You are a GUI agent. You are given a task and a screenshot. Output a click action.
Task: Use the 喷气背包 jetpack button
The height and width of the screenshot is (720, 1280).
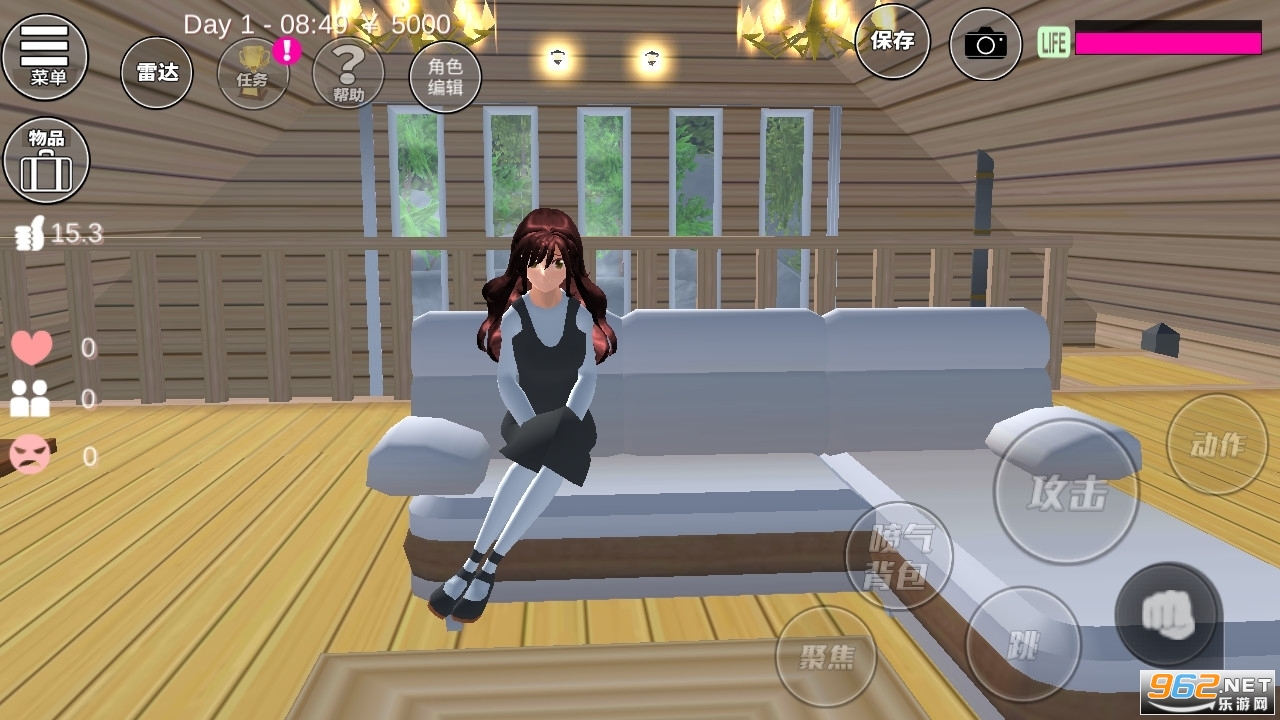898,556
